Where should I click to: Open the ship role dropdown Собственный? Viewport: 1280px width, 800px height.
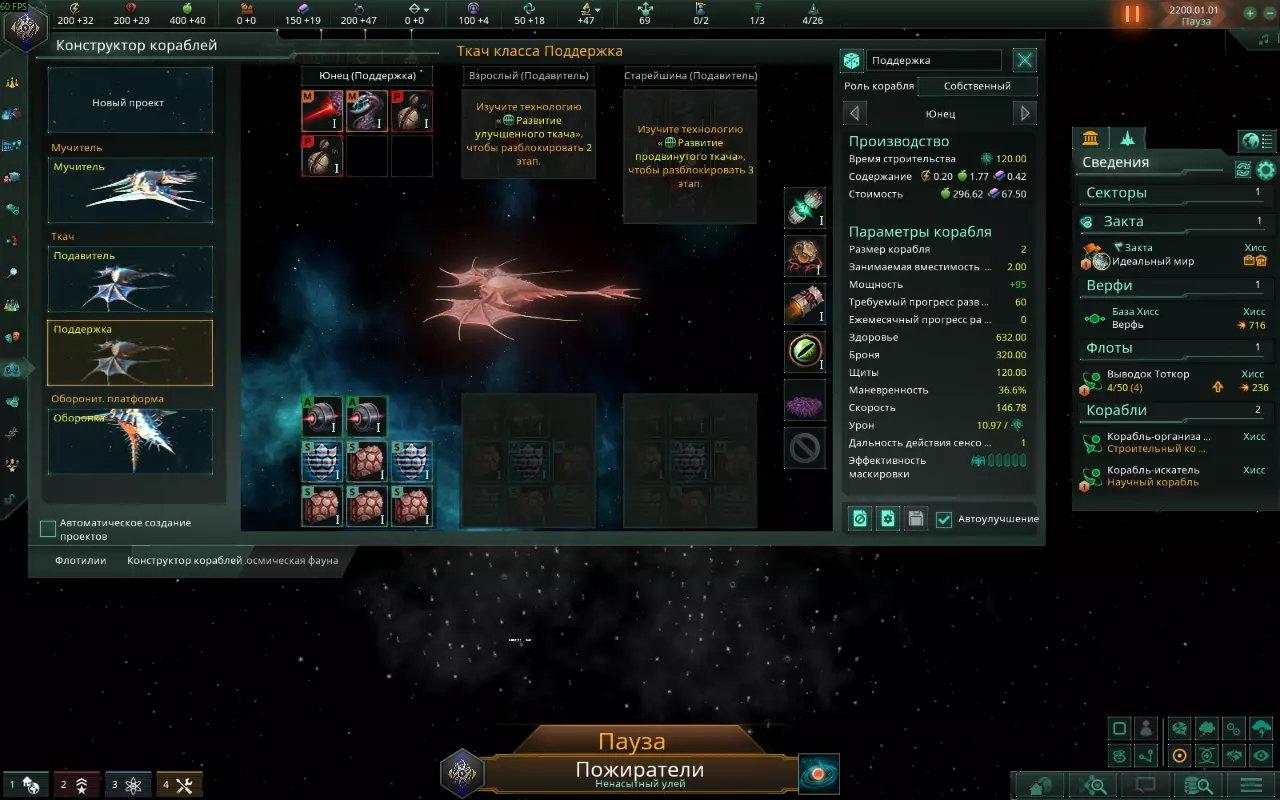click(x=977, y=86)
